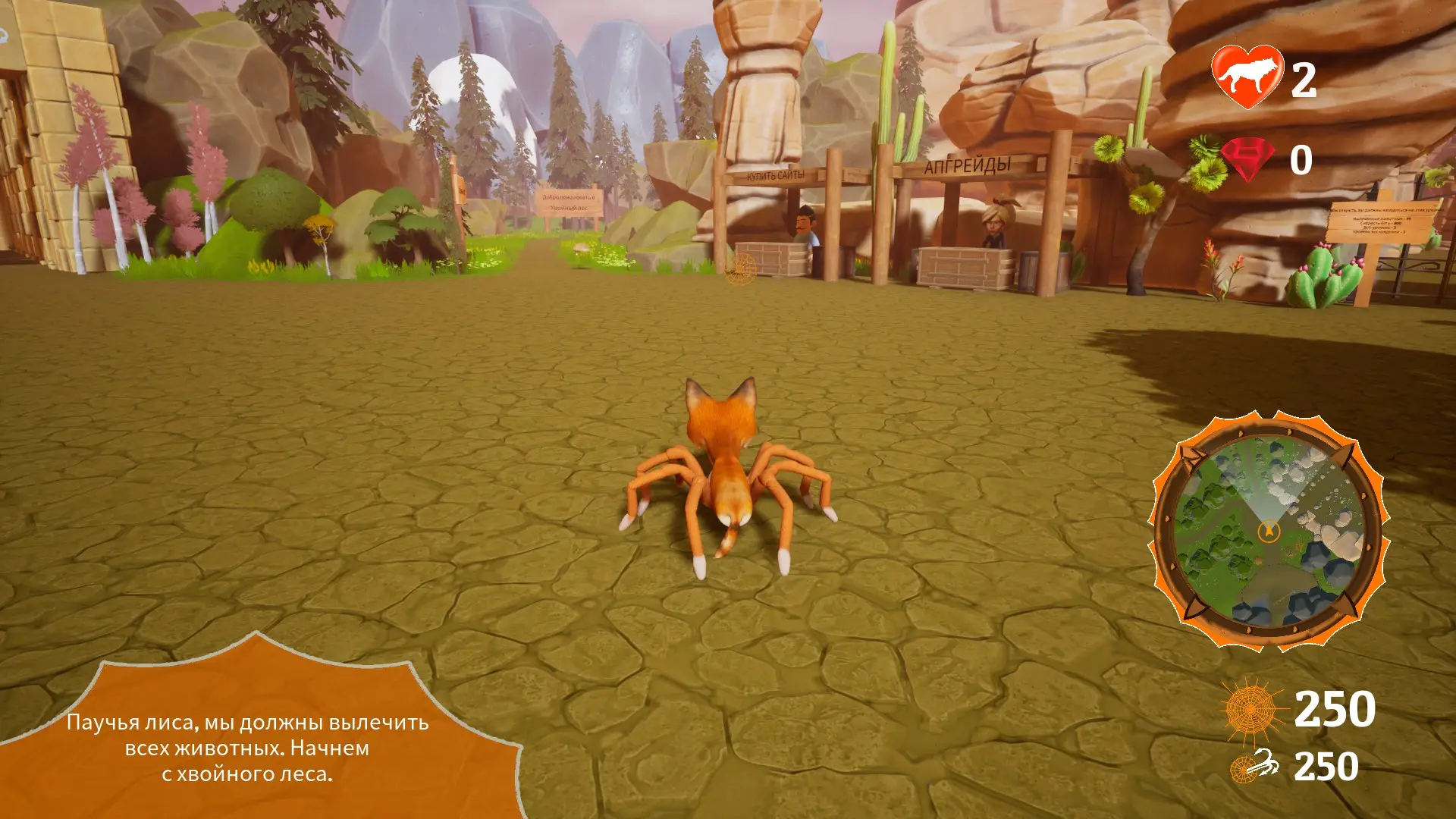
Task: Select the wolf heart icon
Action: click(1247, 77)
